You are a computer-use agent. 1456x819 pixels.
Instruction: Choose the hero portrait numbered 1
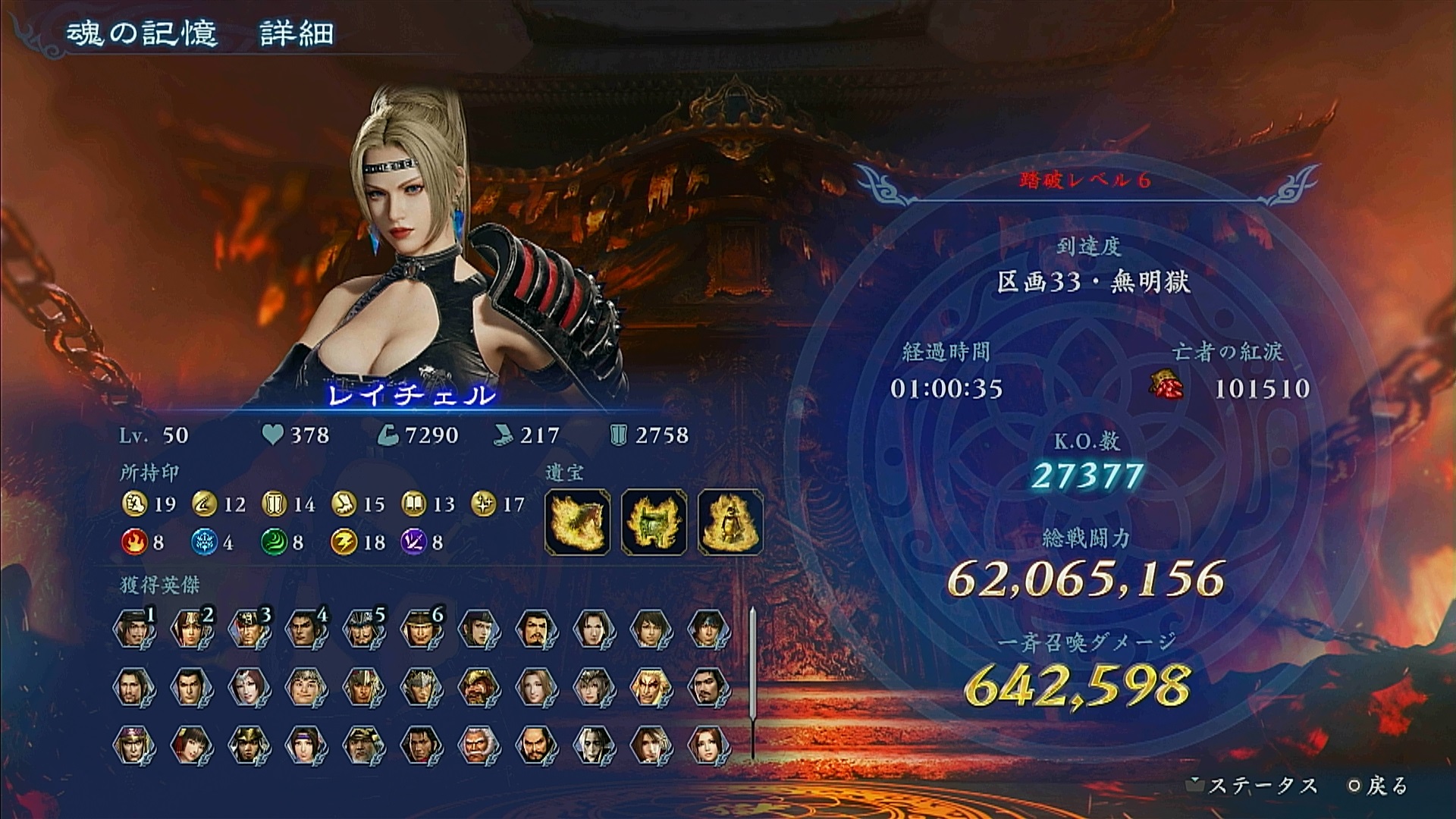pyautogui.click(x=134, y=629)
